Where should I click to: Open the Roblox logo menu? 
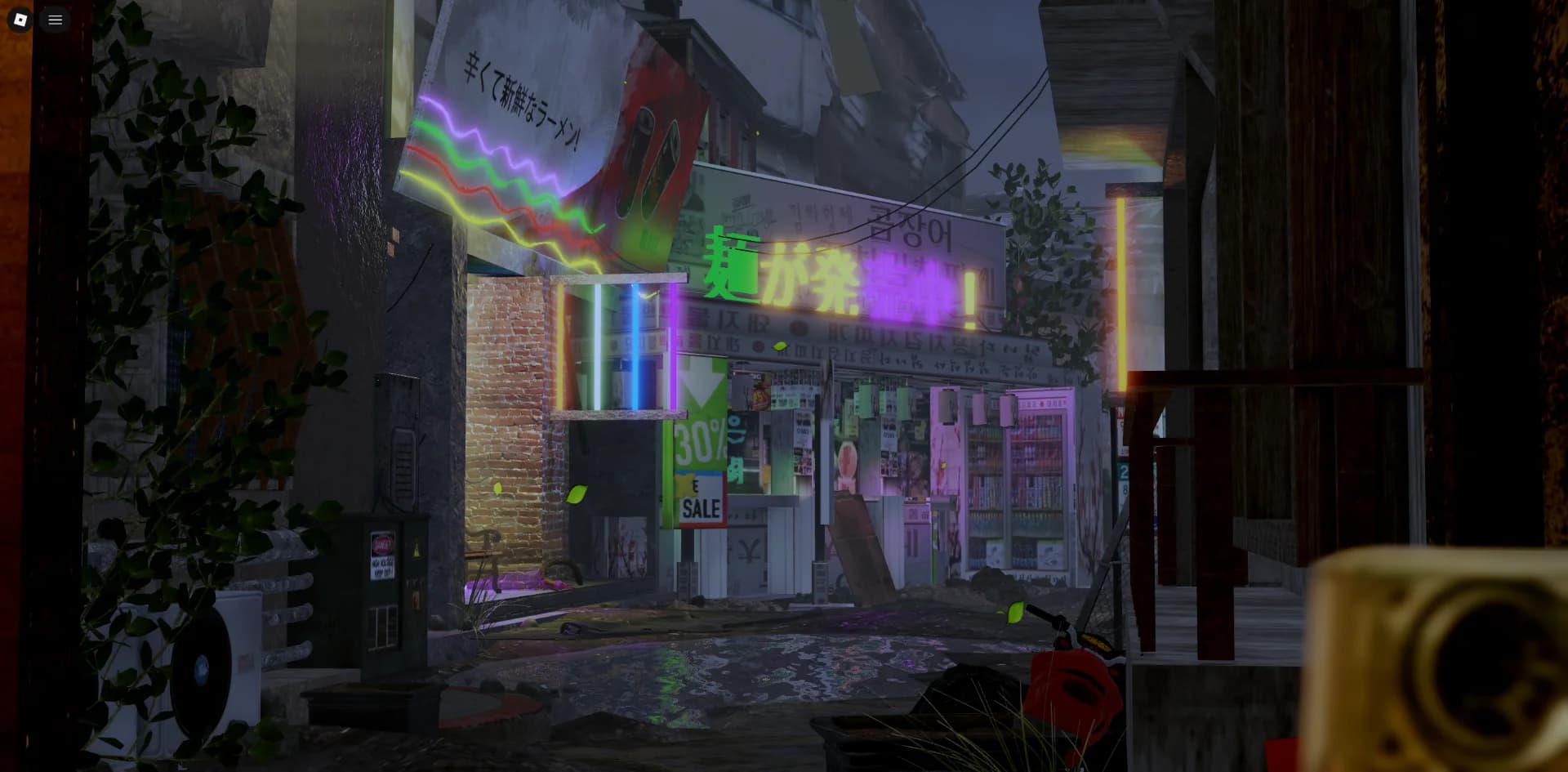pyautogui.click(x=20, y=20)
